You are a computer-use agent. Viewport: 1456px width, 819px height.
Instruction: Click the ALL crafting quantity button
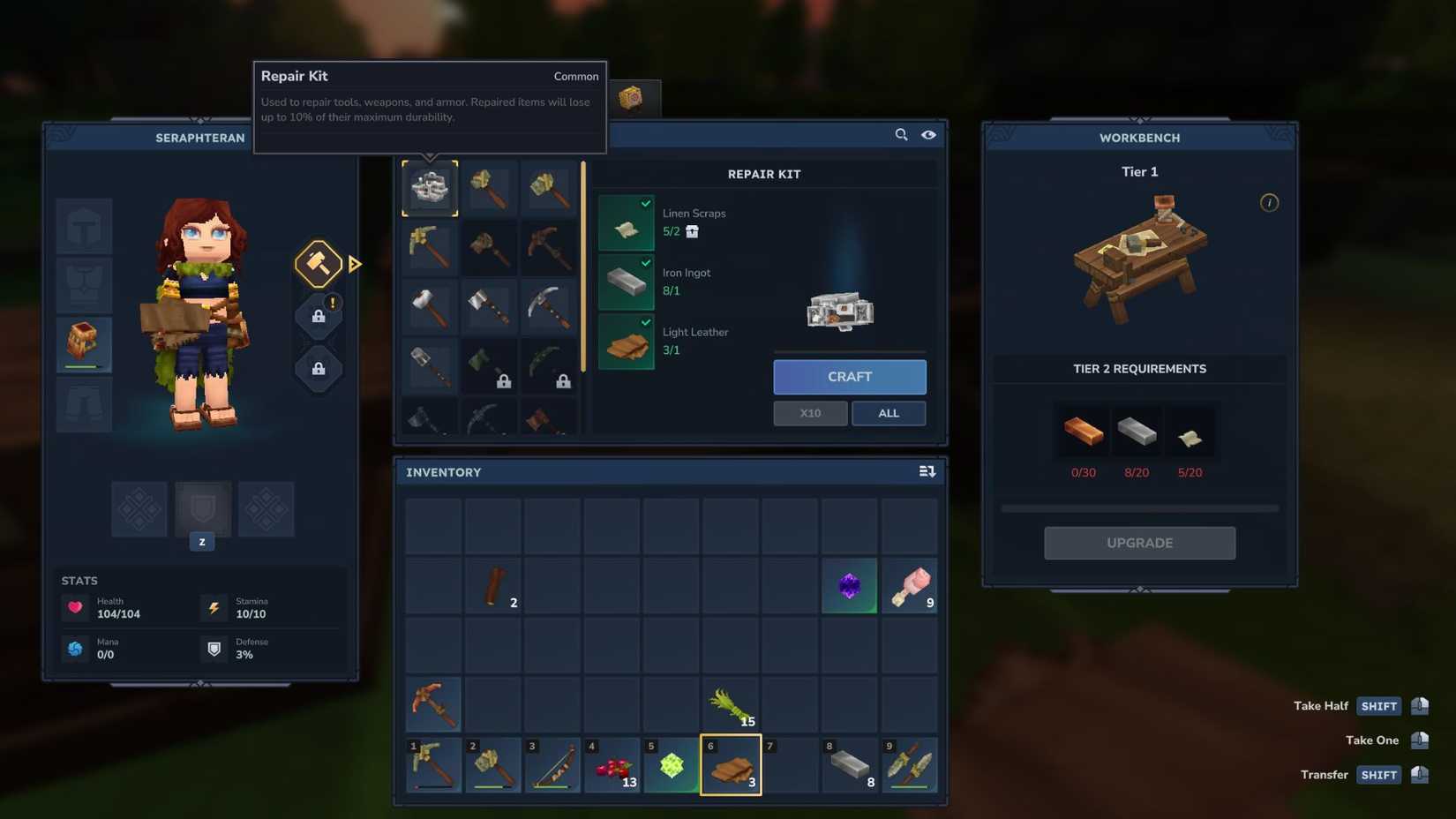point(889,413)
